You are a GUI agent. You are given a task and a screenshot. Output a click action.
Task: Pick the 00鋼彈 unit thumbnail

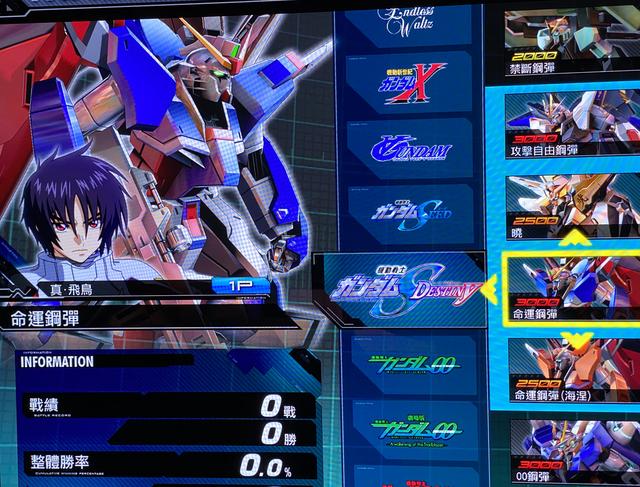[x=570, y=452]
